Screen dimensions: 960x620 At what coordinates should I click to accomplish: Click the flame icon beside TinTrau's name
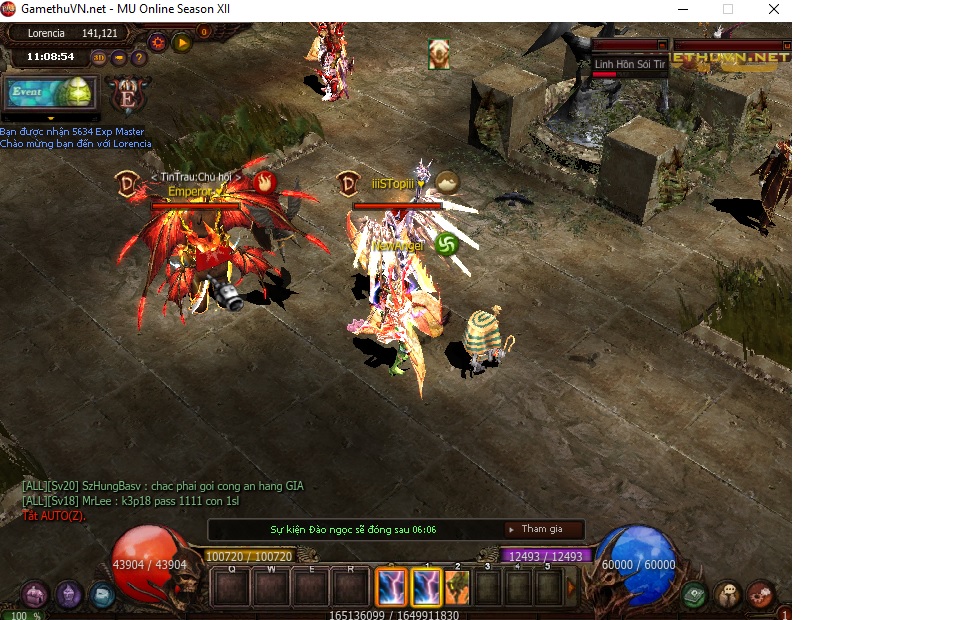[264, 182]
